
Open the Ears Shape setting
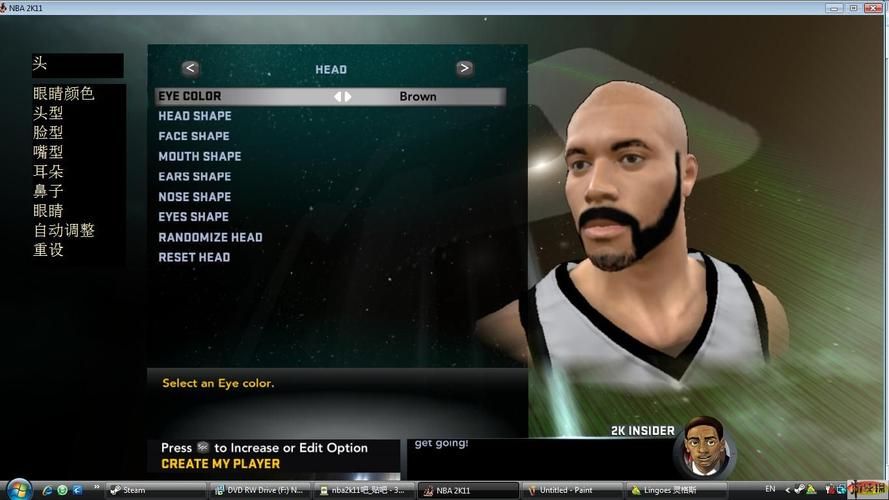(x=195, y=176)
